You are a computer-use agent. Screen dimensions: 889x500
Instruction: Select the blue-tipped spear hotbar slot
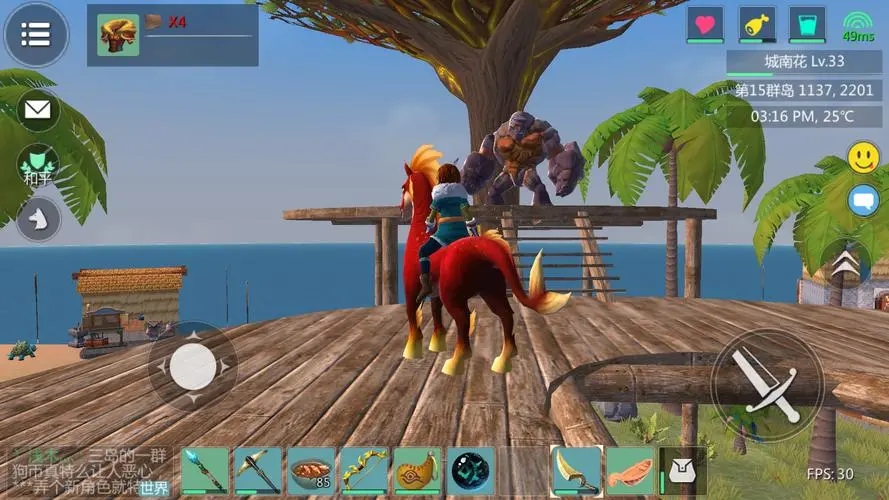(x=205, y=471)
